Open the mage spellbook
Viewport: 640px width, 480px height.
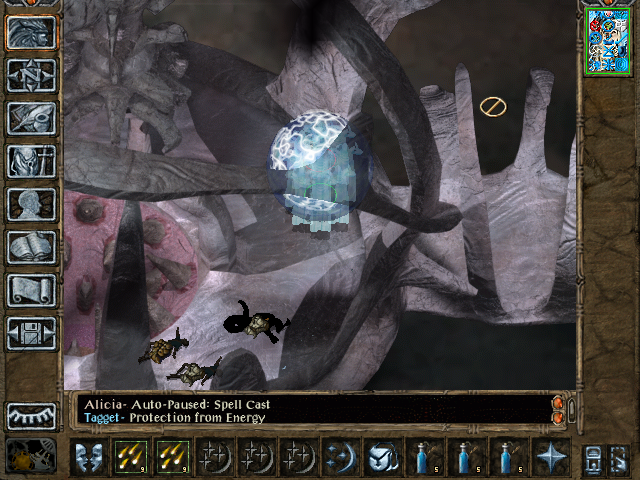tap(31, 247)
